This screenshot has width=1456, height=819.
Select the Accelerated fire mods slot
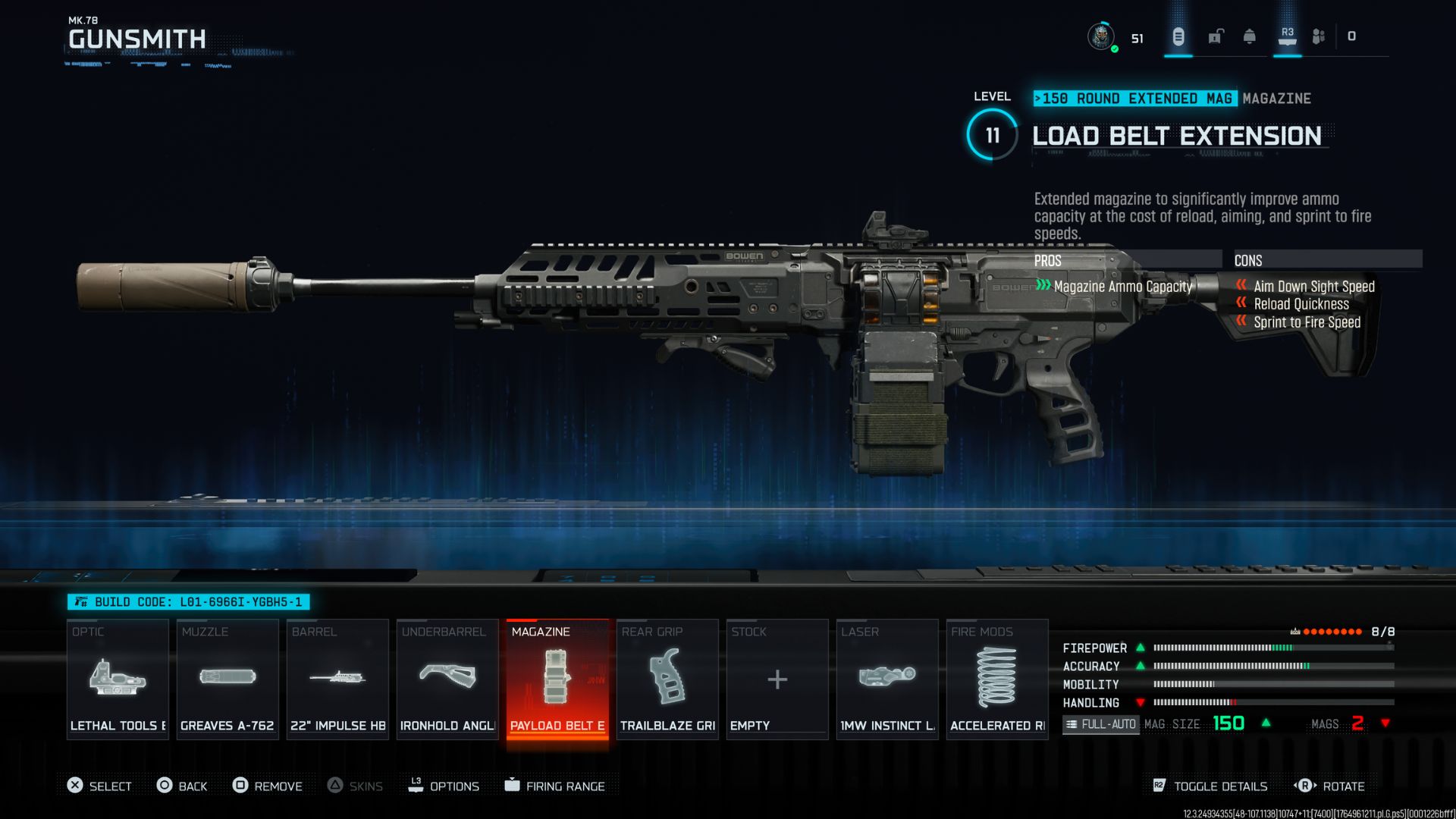pos(997,679)
